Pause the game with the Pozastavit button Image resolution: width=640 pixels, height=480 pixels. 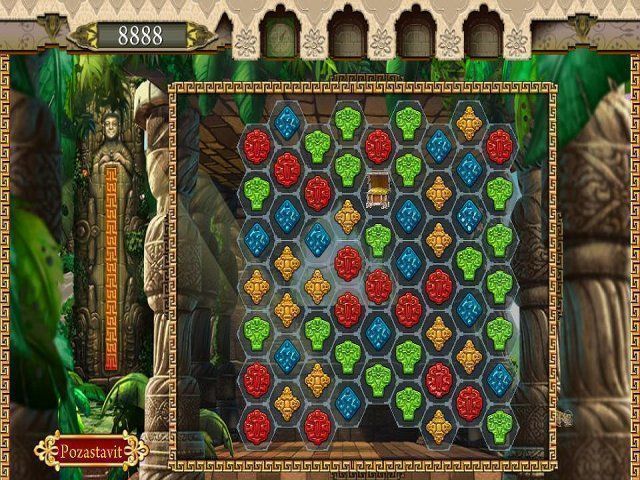[x=90, y=449]
